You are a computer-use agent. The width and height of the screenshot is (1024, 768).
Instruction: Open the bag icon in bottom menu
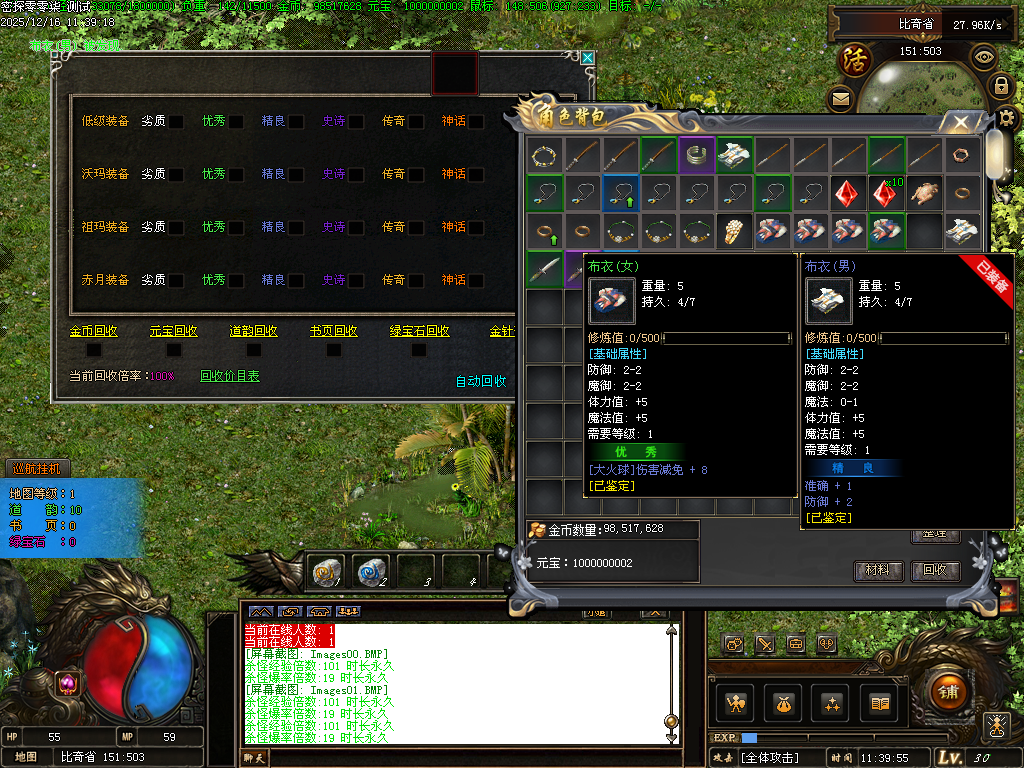pyautogui.click(x=782, y=704)
